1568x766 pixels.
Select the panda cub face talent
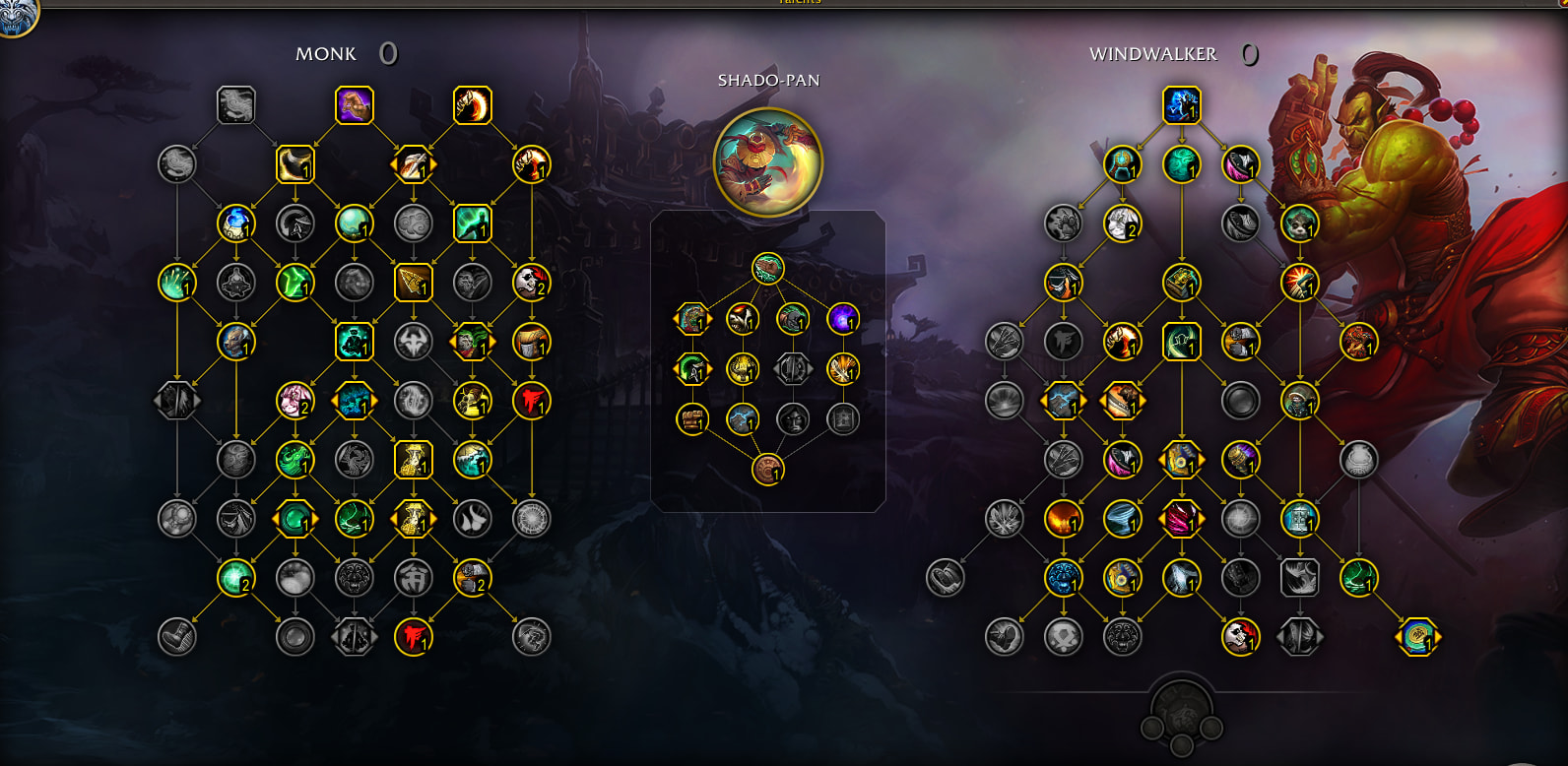[x=1299, y=223]
